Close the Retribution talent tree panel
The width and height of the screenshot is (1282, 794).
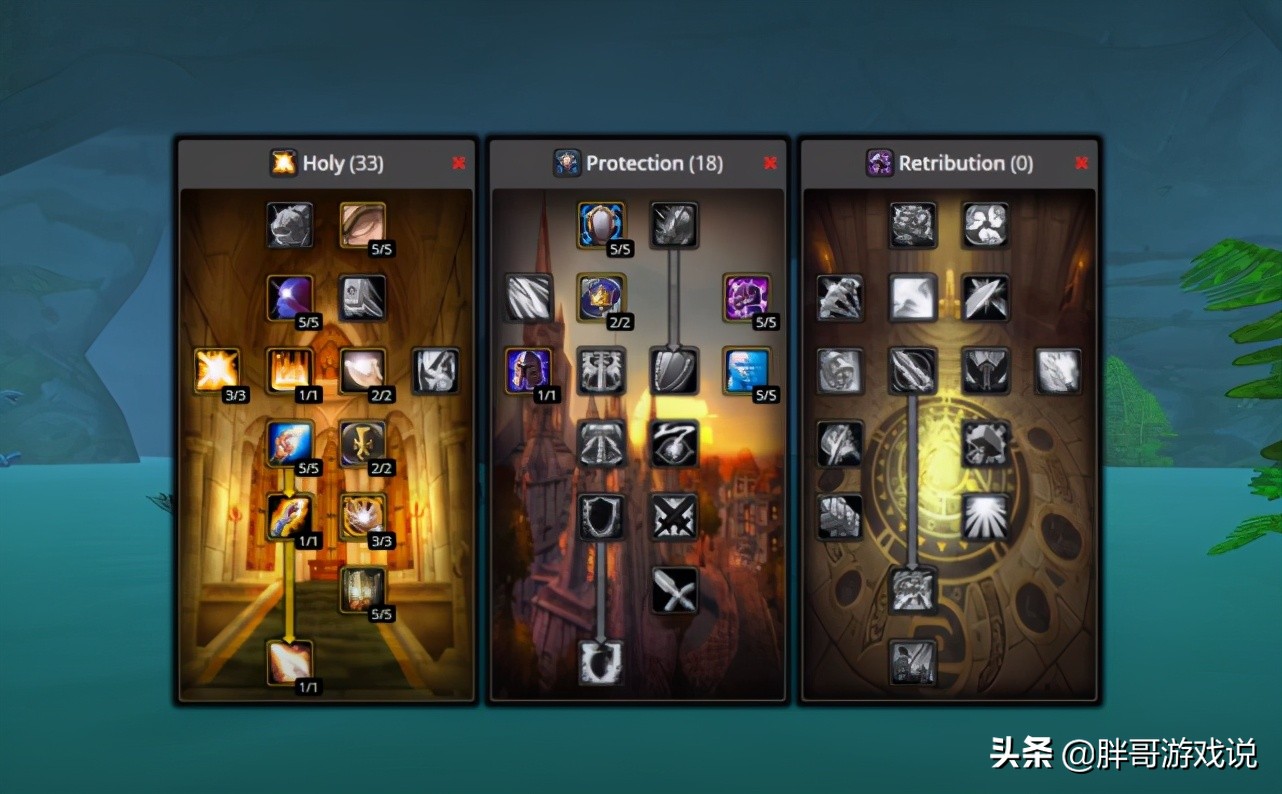tap(1081, 163)
